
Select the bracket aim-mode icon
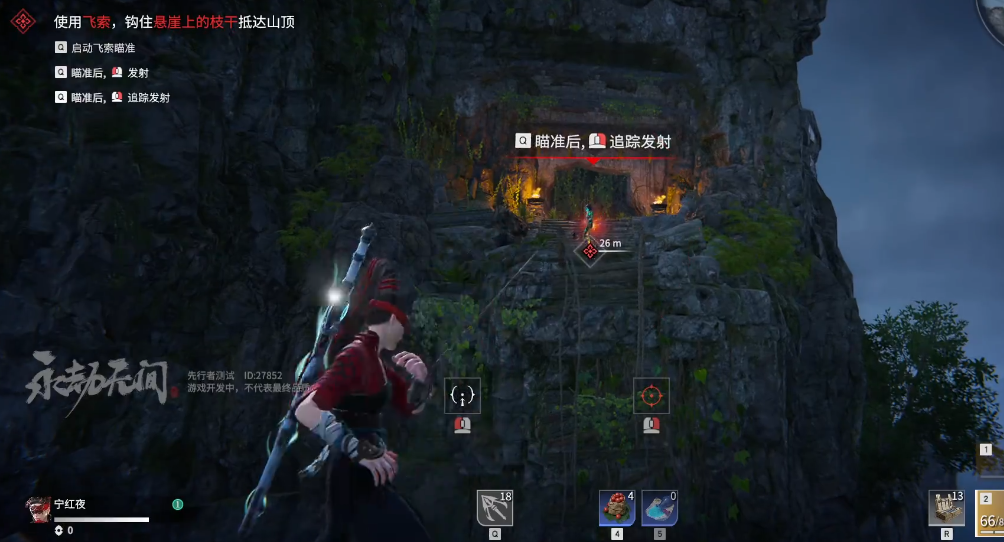tap(462, 396)
